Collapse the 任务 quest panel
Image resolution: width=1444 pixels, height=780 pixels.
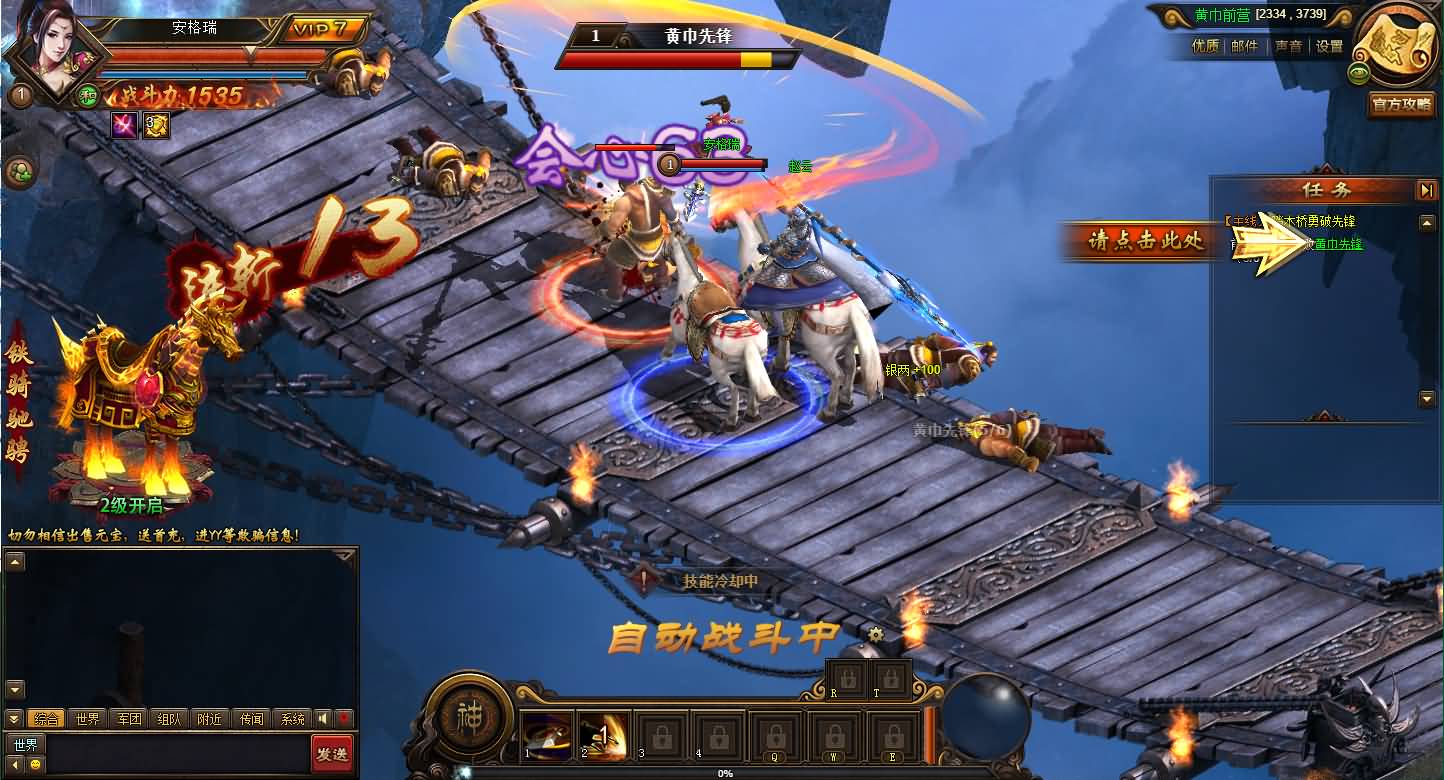click(x=1426, y=190)
